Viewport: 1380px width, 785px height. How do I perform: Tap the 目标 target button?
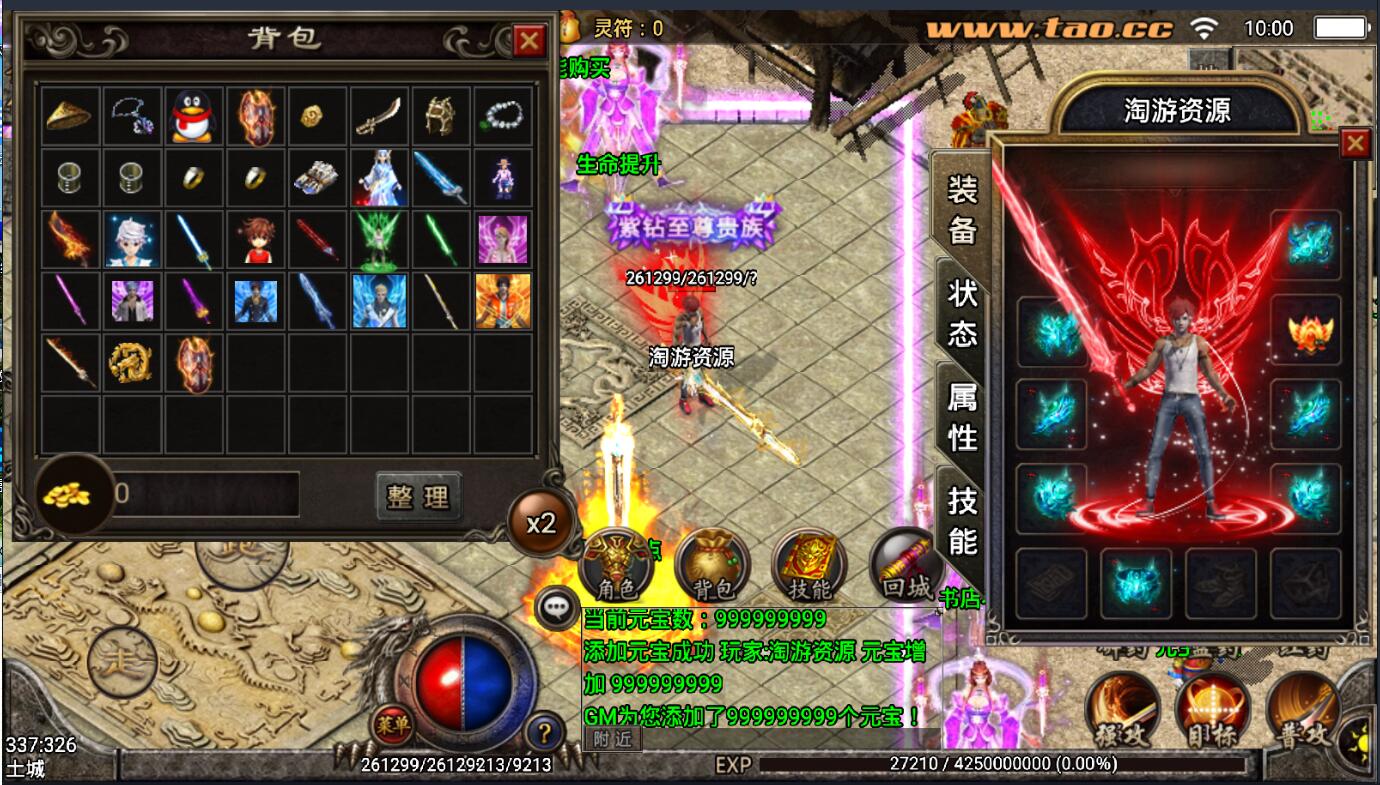point(1212,712)
